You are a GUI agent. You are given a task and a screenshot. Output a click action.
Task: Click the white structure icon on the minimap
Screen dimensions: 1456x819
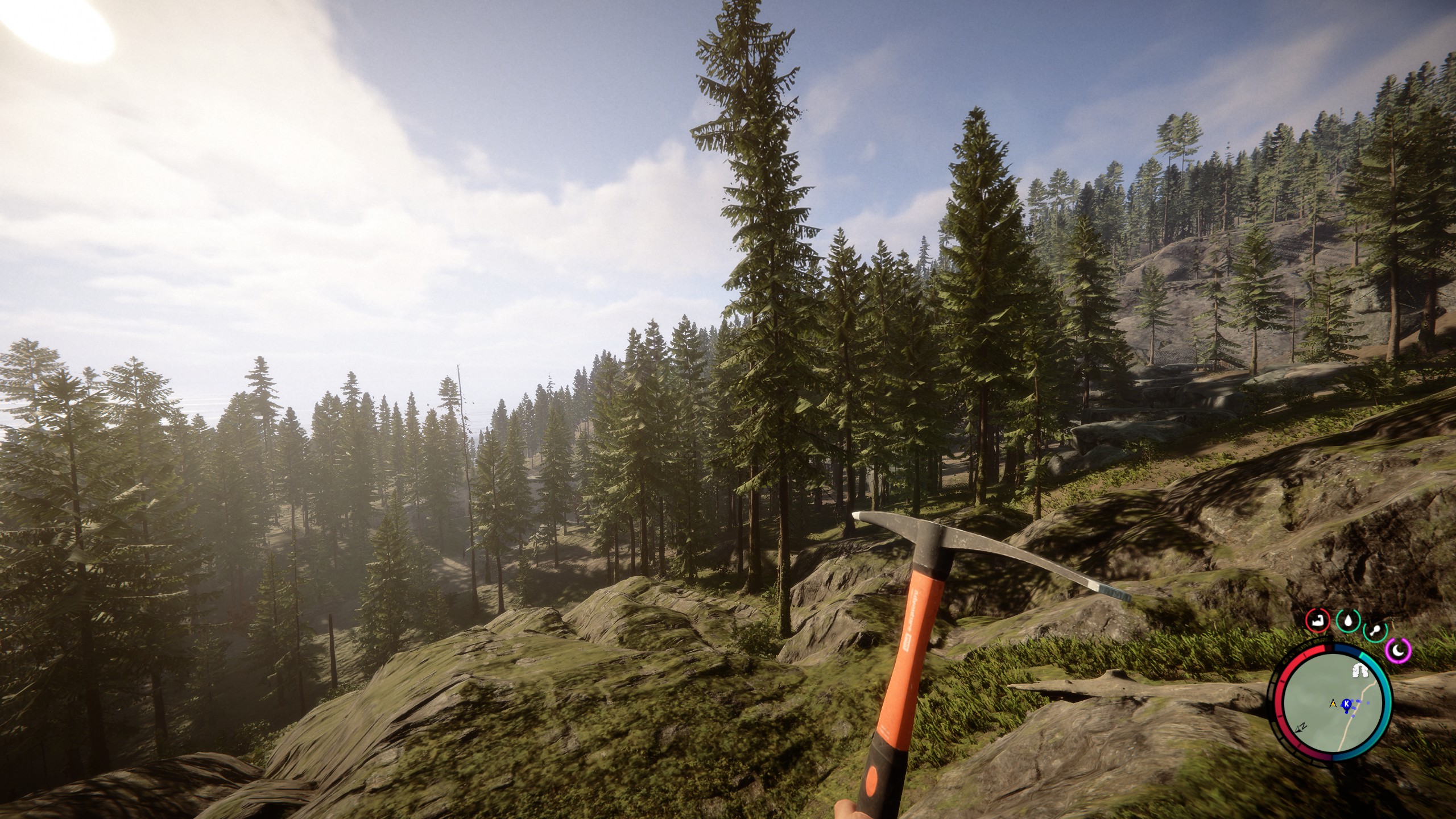1360,671
